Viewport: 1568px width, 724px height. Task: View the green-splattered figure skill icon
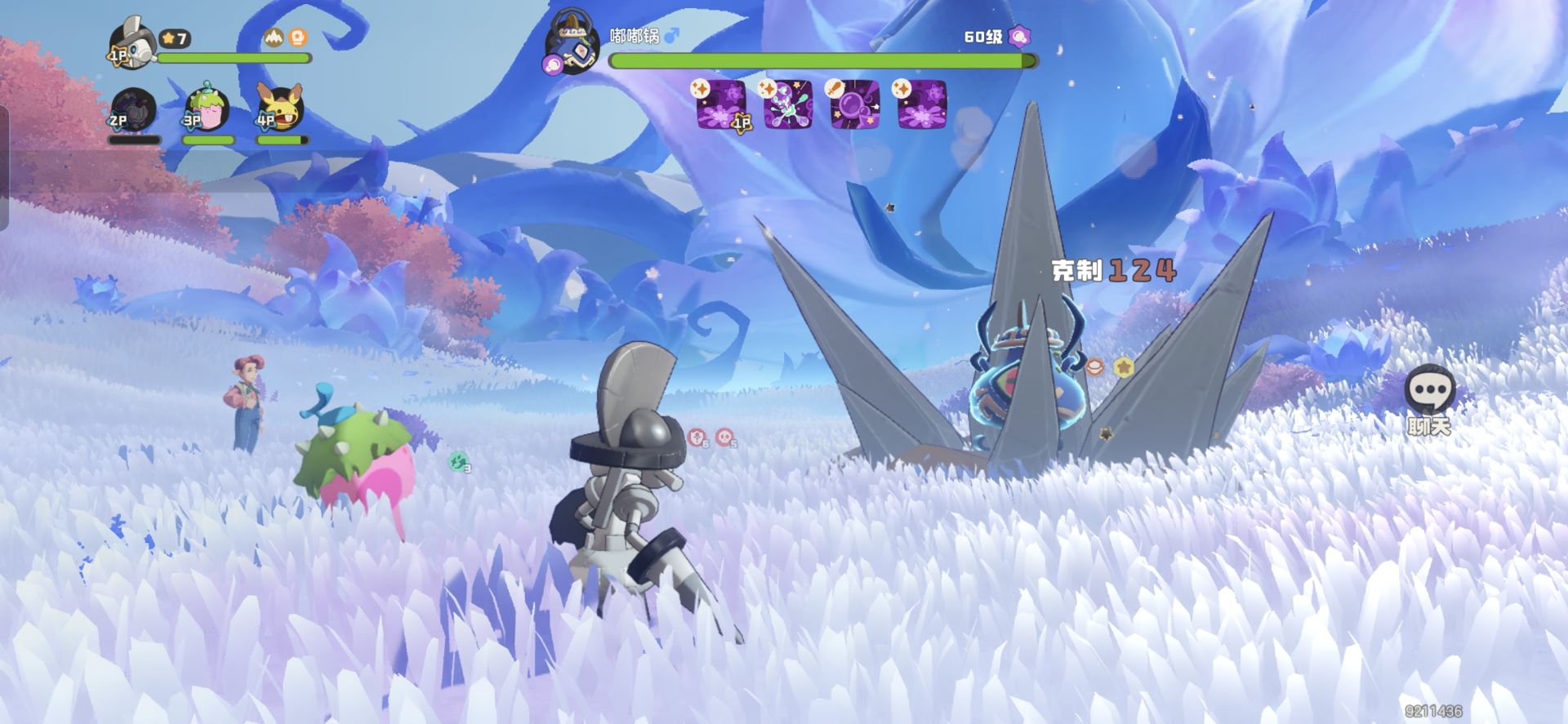click(788, 104)
